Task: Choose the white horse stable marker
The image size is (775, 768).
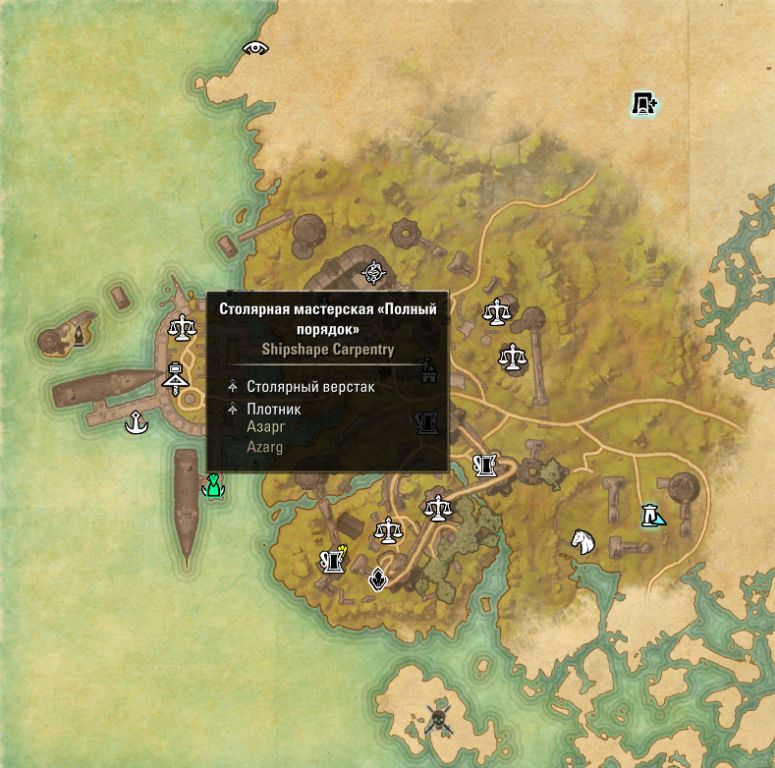Action: click(583, 541)
